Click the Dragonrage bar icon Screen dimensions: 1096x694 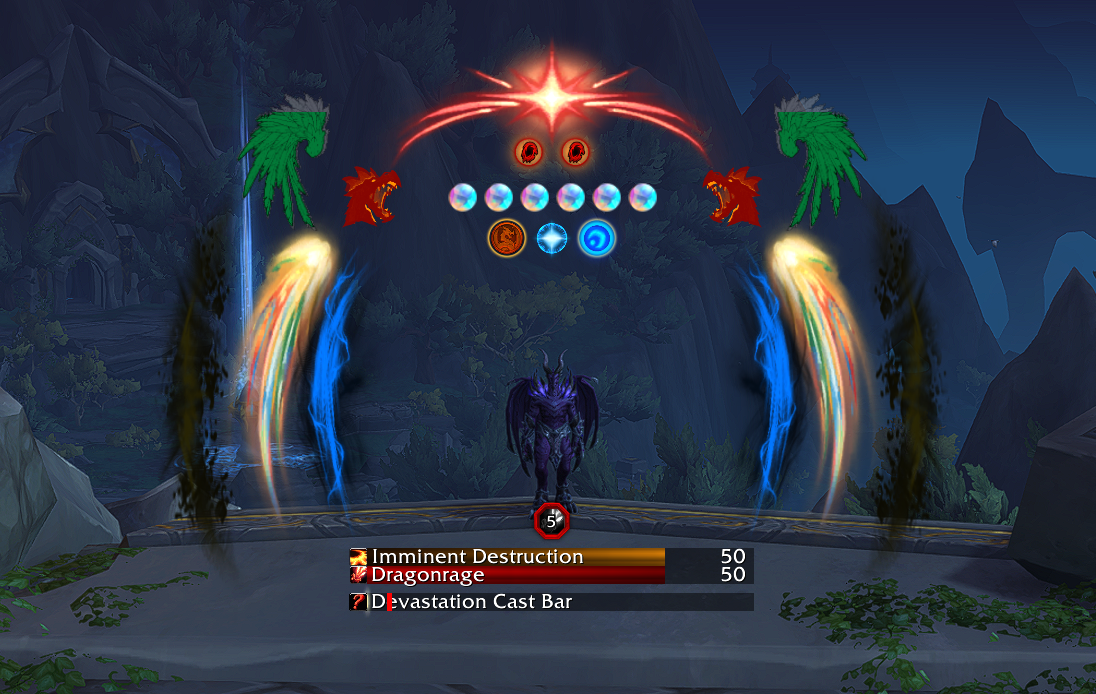coord(358,575)
